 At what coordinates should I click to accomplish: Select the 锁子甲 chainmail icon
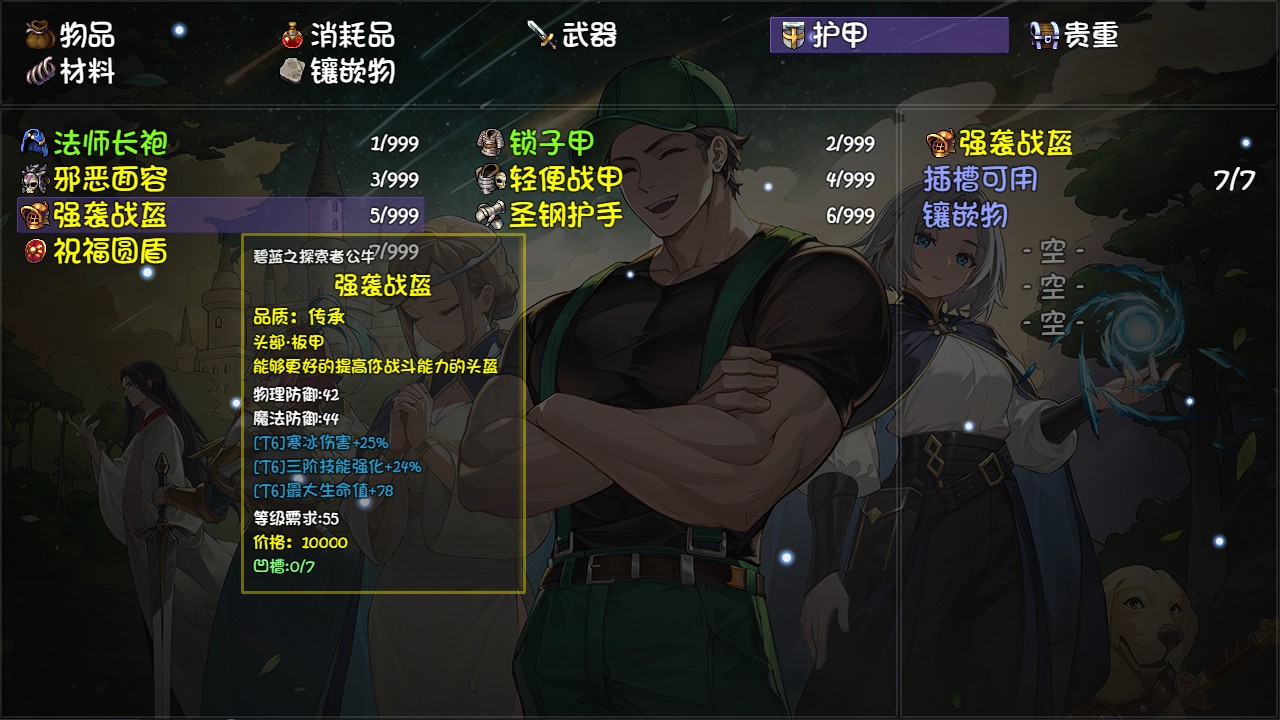coord(489,144)
